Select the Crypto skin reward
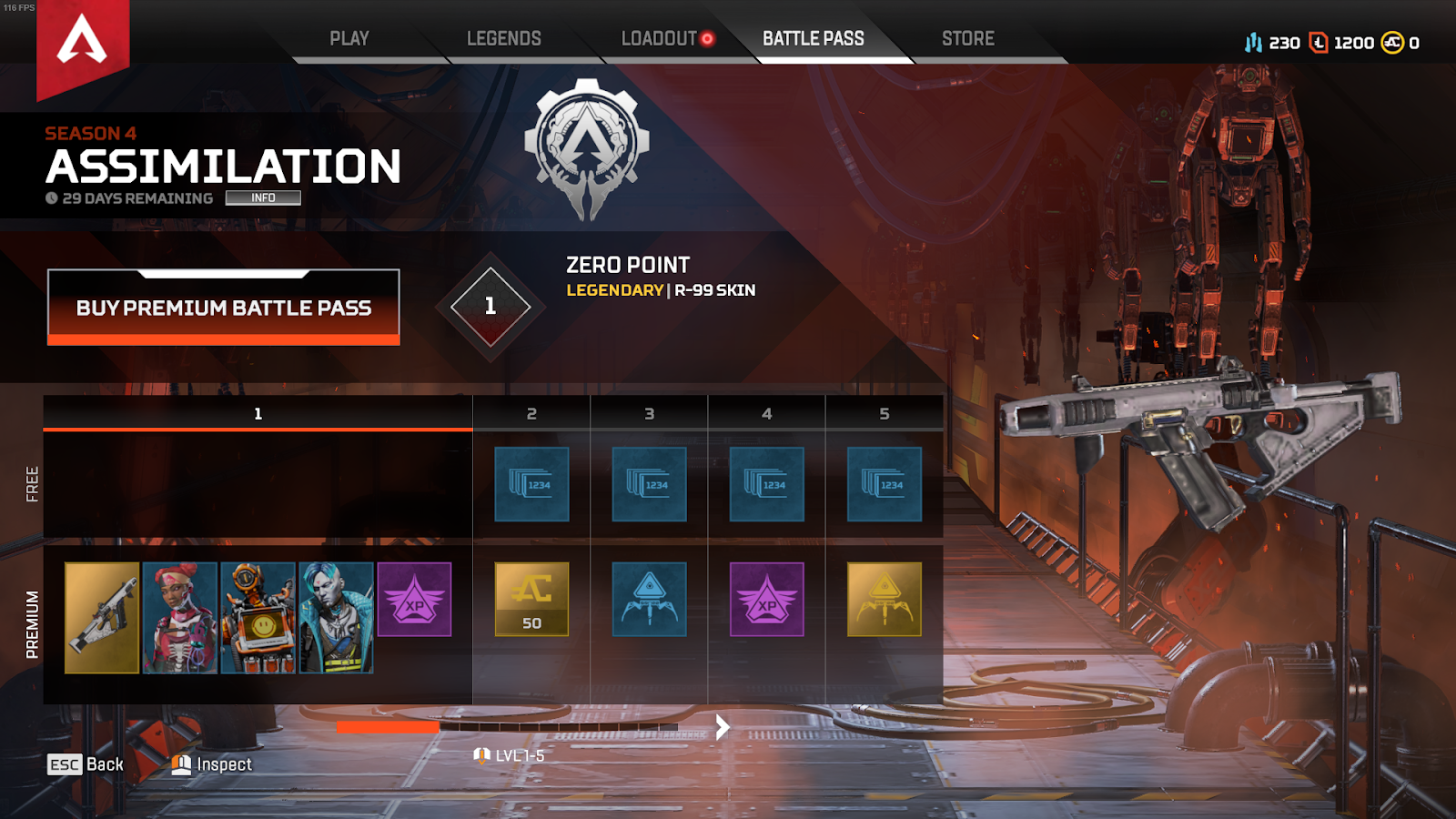Screen dimensions: 1456x819 pos(336,617)
